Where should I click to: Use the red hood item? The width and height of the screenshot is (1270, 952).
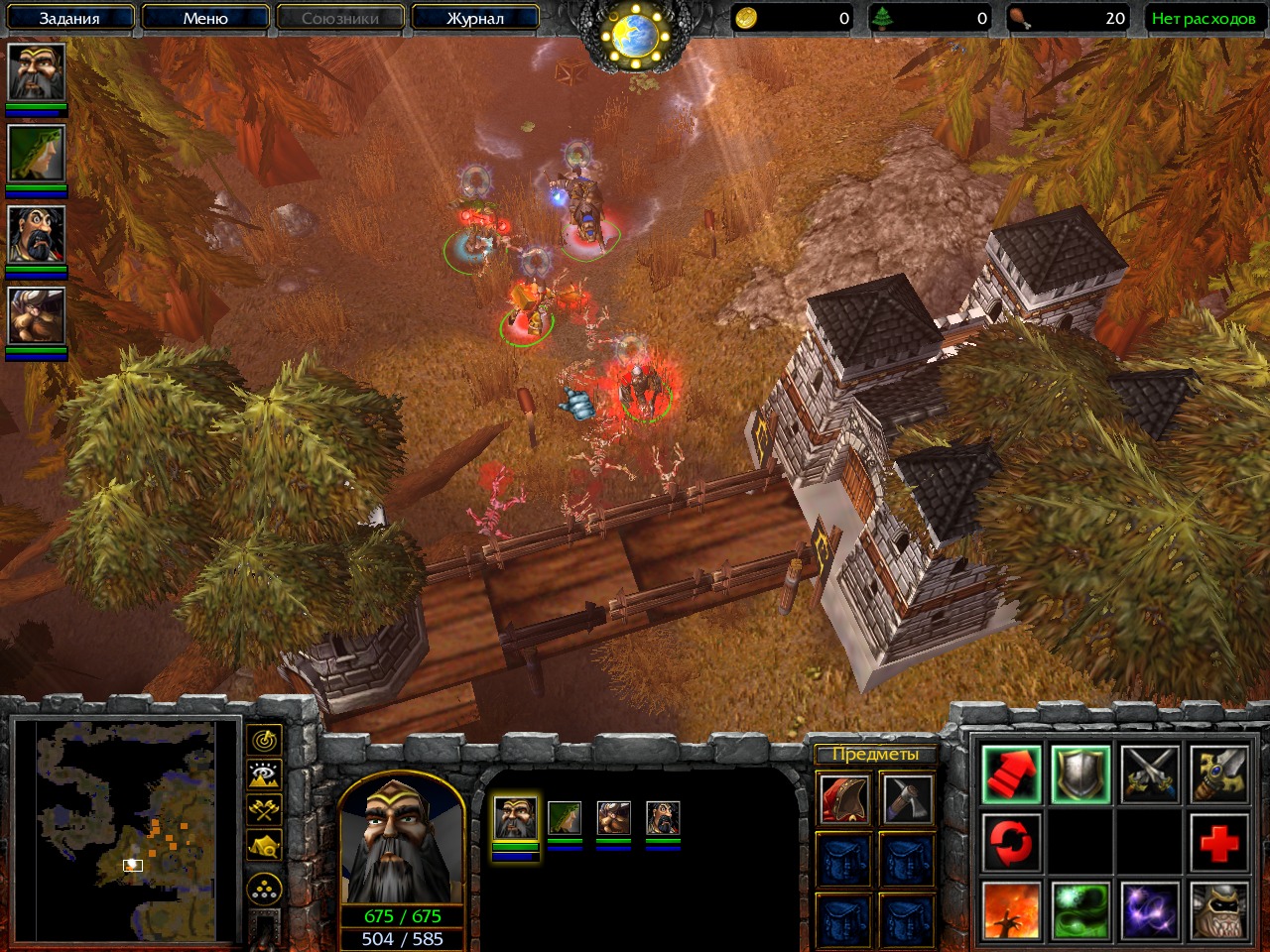[843, 799]
